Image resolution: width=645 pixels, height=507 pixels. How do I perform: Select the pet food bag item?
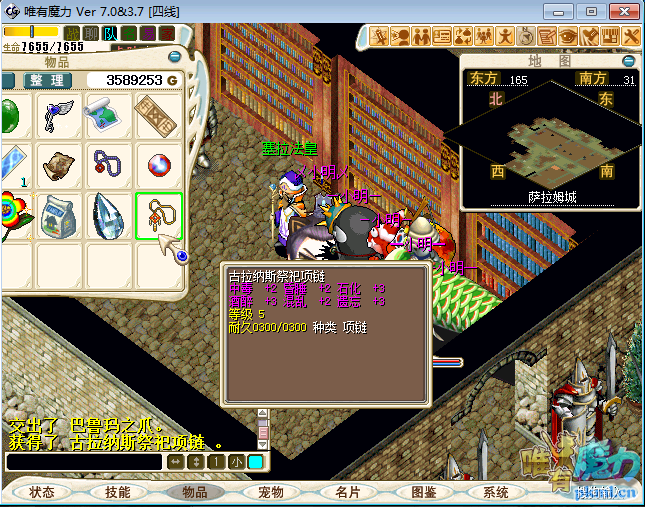pos(59,215)
